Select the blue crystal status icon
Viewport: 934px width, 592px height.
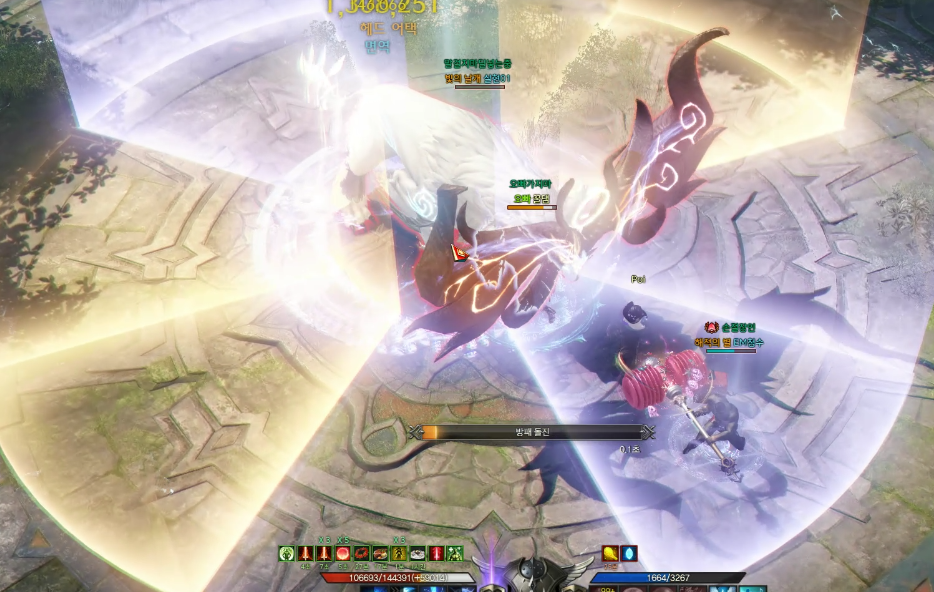click(x=629, y=553)
